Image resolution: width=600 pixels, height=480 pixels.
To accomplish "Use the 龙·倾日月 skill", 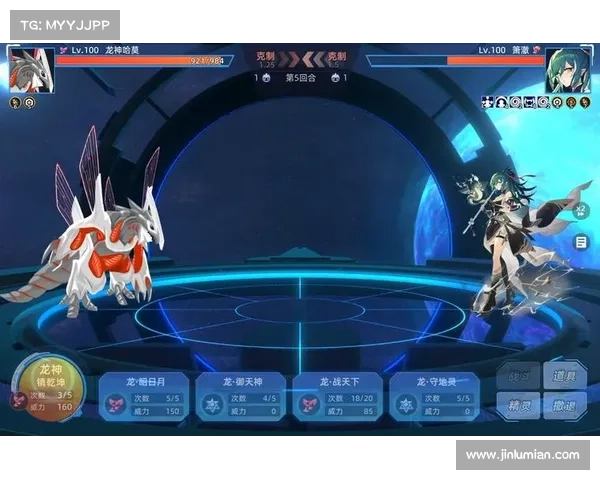I will pos(144,396).
